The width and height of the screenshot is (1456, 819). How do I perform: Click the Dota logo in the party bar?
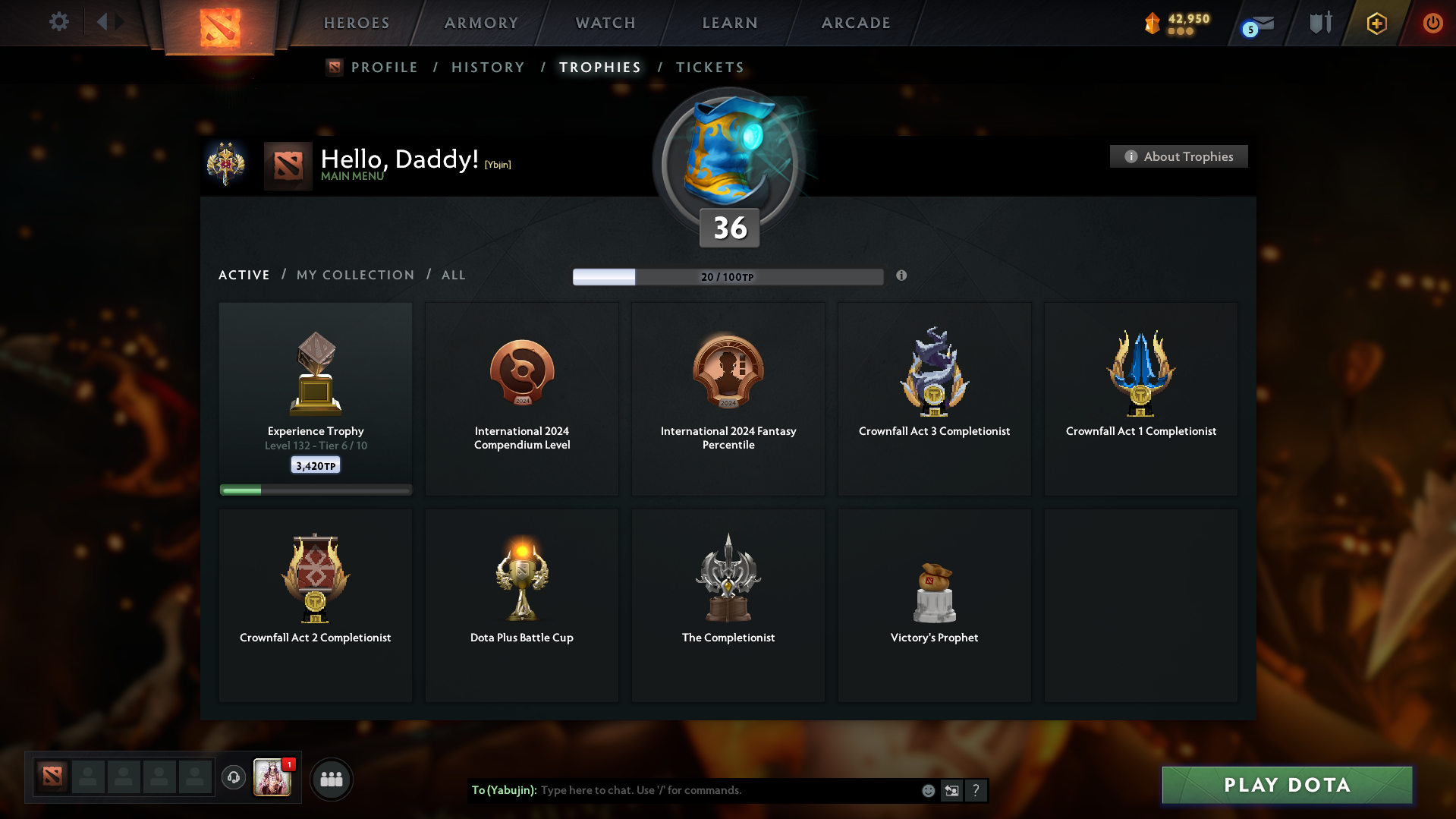click(x=52, y=776)
